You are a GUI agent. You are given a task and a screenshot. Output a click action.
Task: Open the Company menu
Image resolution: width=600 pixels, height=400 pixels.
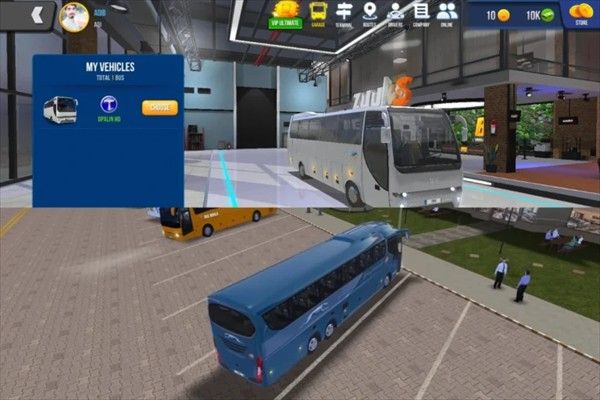pos(421,13)
